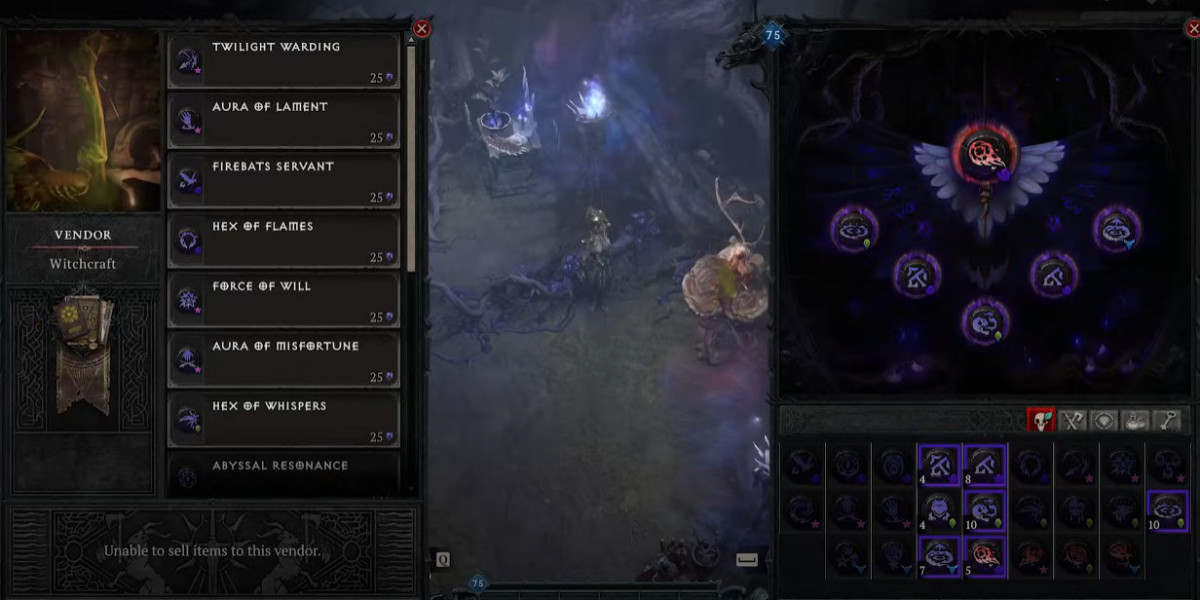Screen dimensions: 1200x600
Task: Choose Firebats Servant in the vendor list
Action: [284, 181]
